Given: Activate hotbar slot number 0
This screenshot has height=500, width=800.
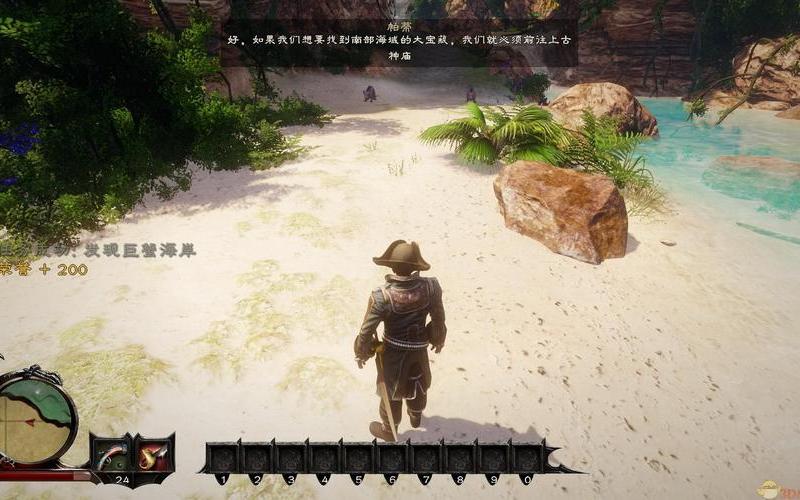Looking at the screenshot, I should [x=529, y=457].
